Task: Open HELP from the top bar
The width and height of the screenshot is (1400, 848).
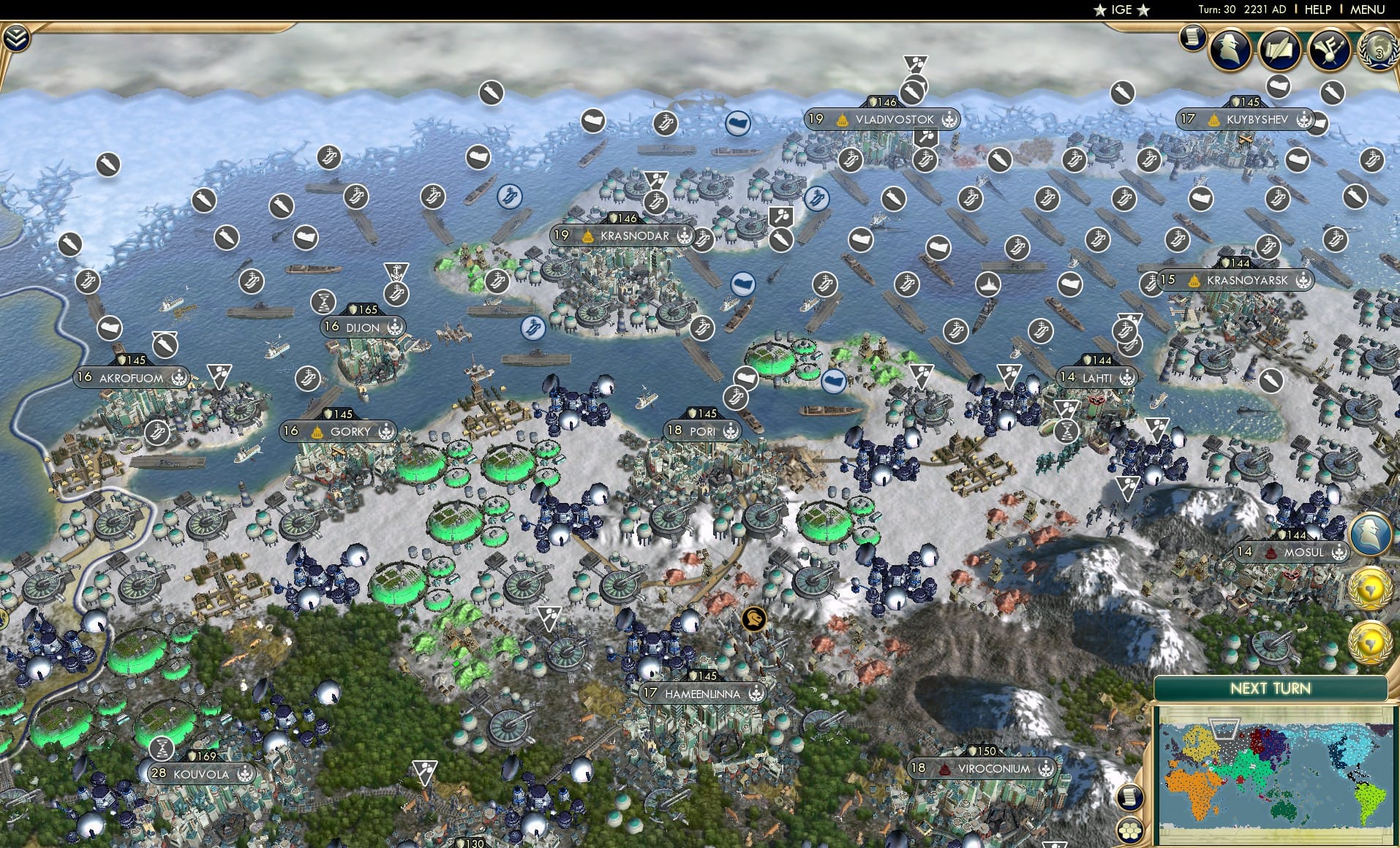Action: click(1317, 10)
